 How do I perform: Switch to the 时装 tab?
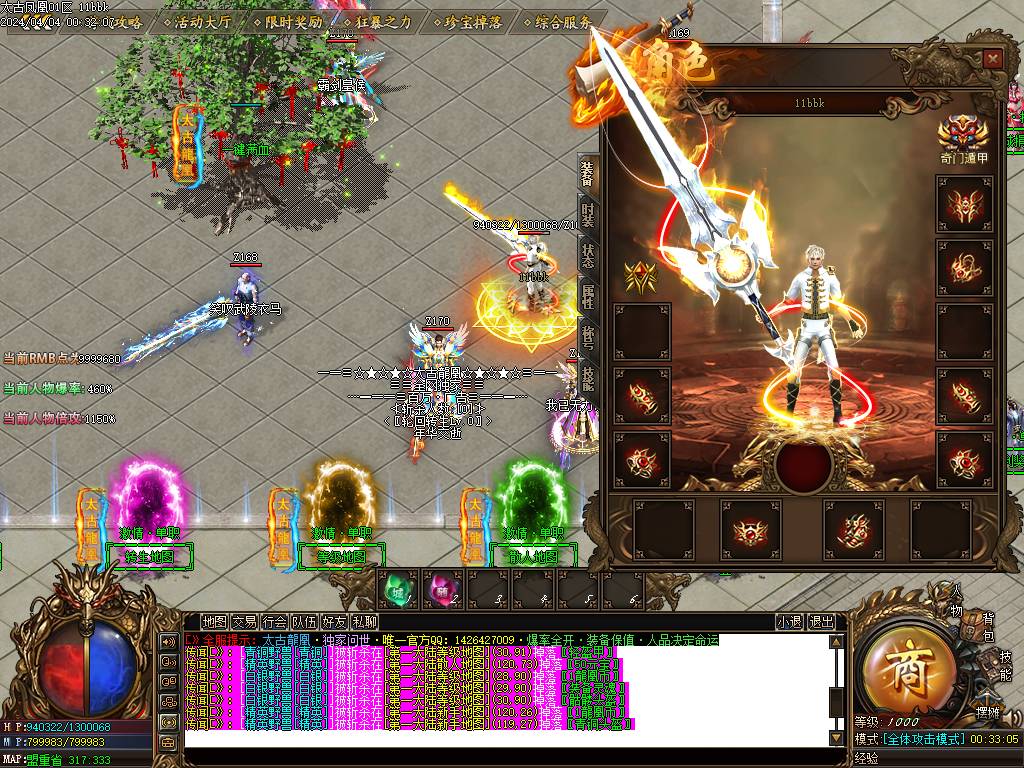pos(588,216)
